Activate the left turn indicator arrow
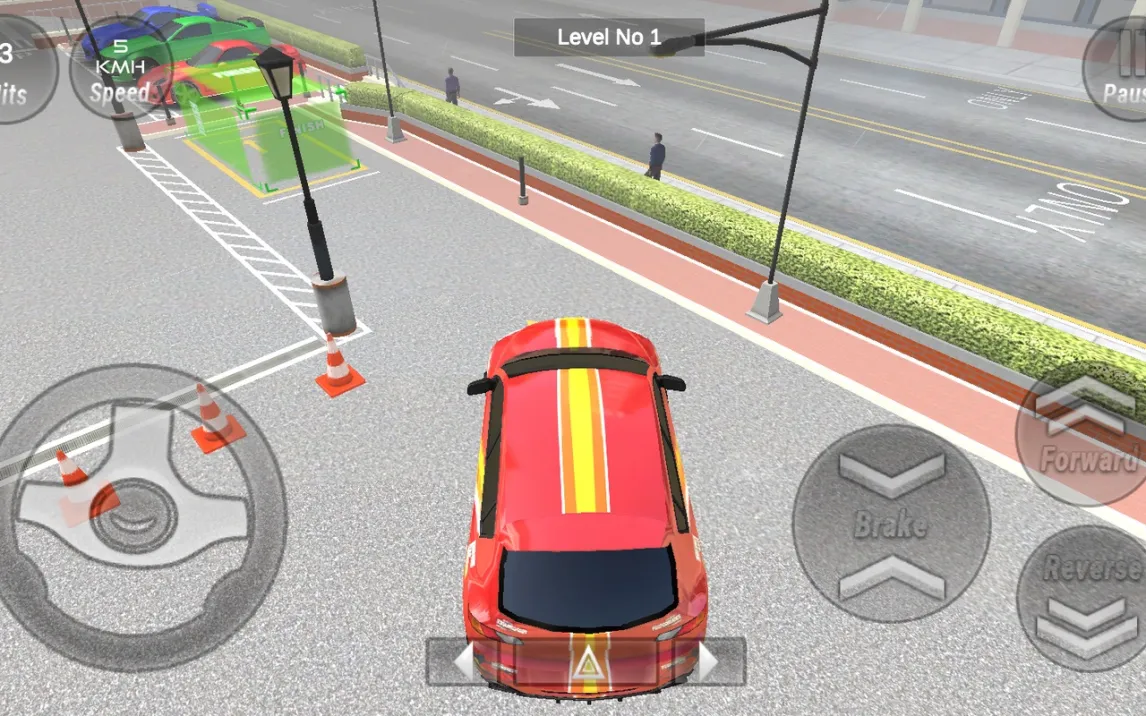The width and height of the screenshot is (1146, 716). 464,662
